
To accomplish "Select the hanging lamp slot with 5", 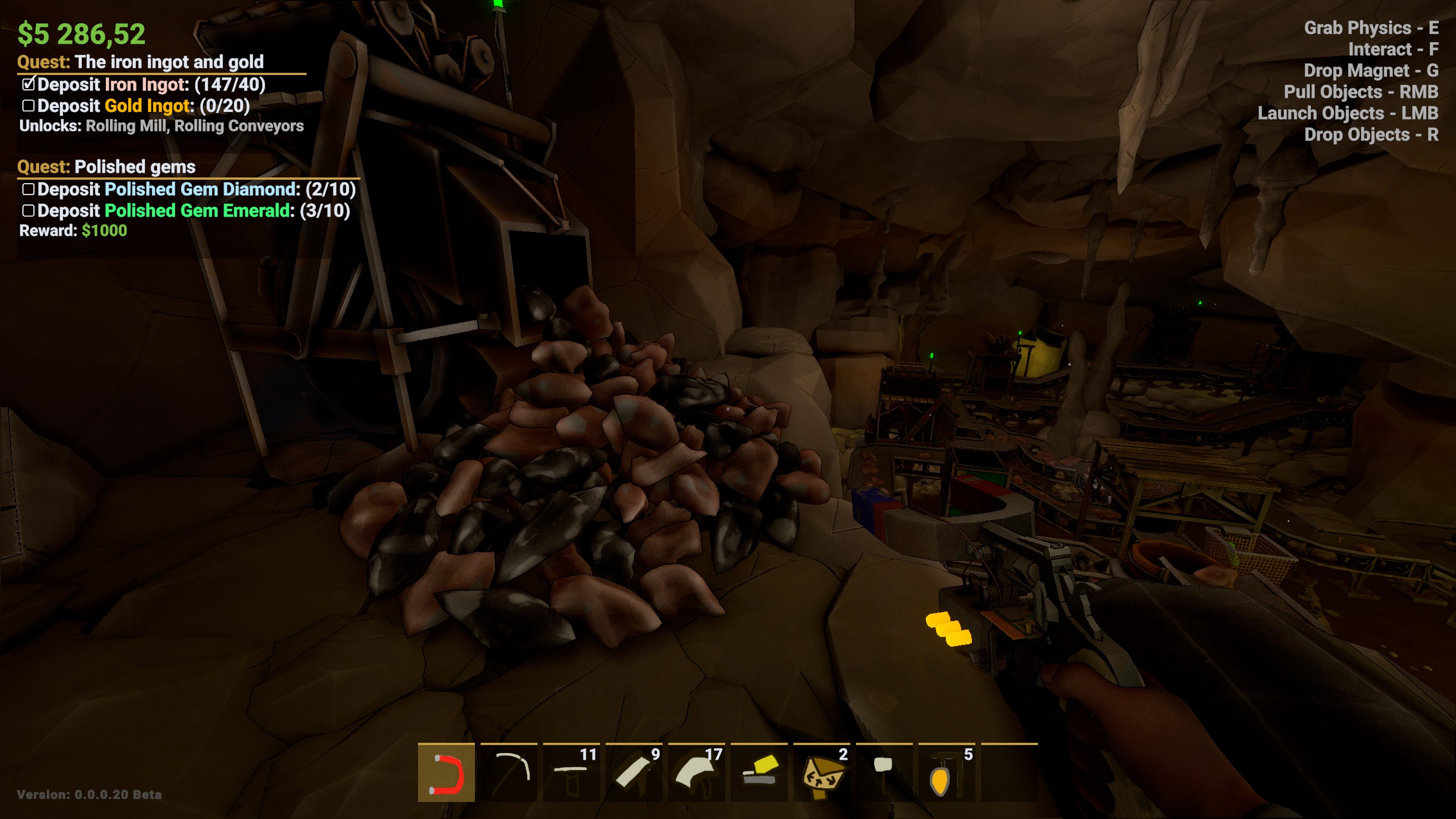I will coord(947,773).
